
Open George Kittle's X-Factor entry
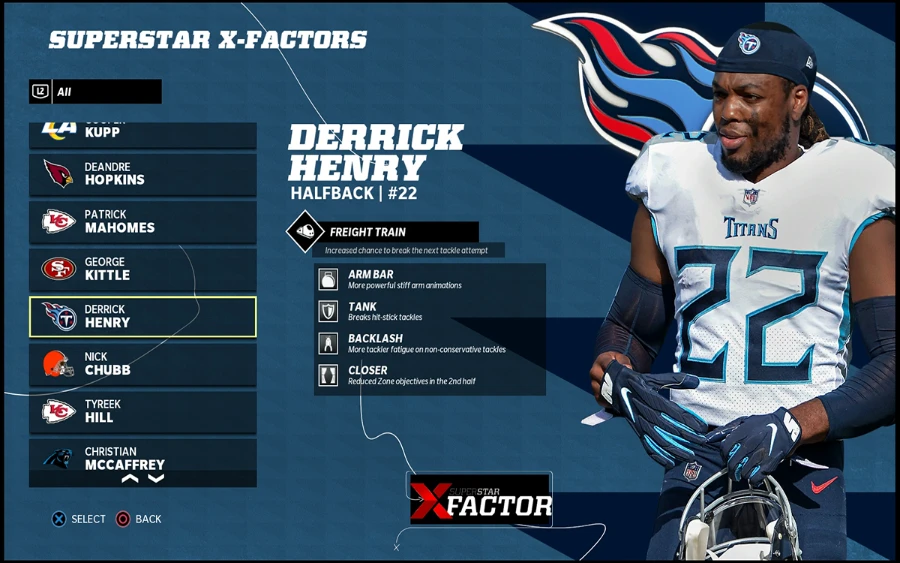point(142,269)
